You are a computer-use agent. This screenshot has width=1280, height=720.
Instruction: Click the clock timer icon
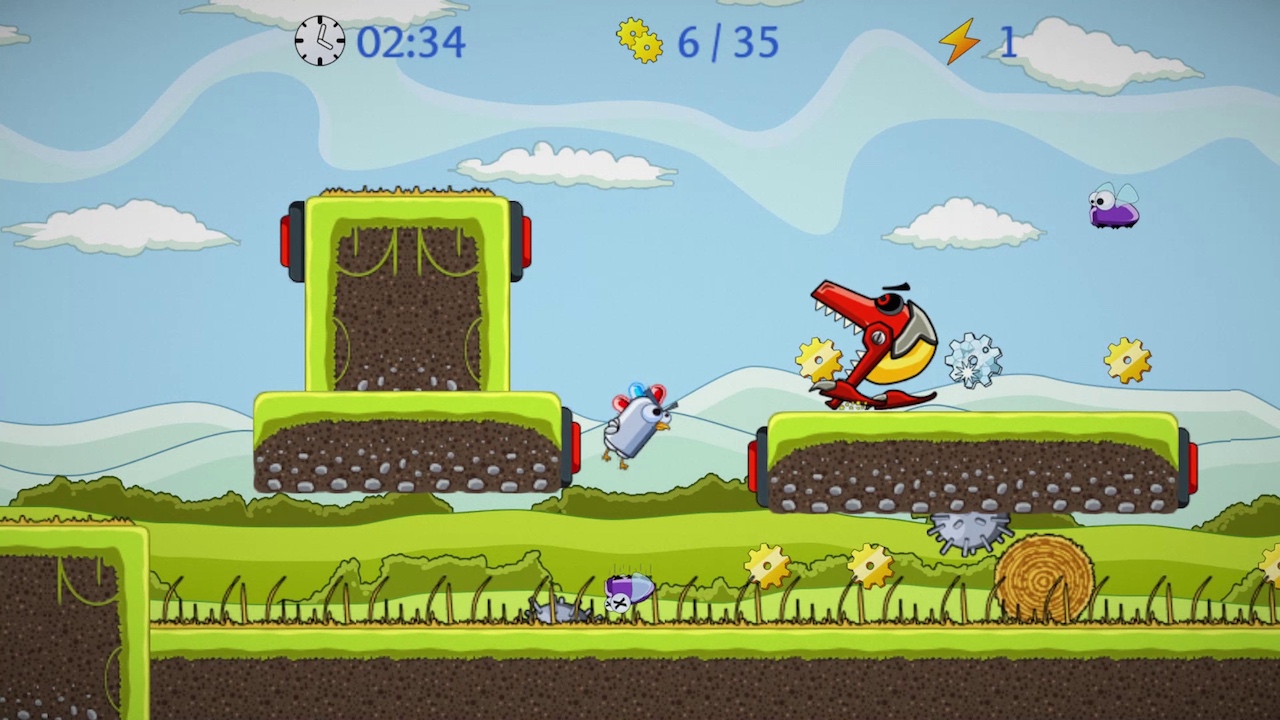click(x=319, y=42)
